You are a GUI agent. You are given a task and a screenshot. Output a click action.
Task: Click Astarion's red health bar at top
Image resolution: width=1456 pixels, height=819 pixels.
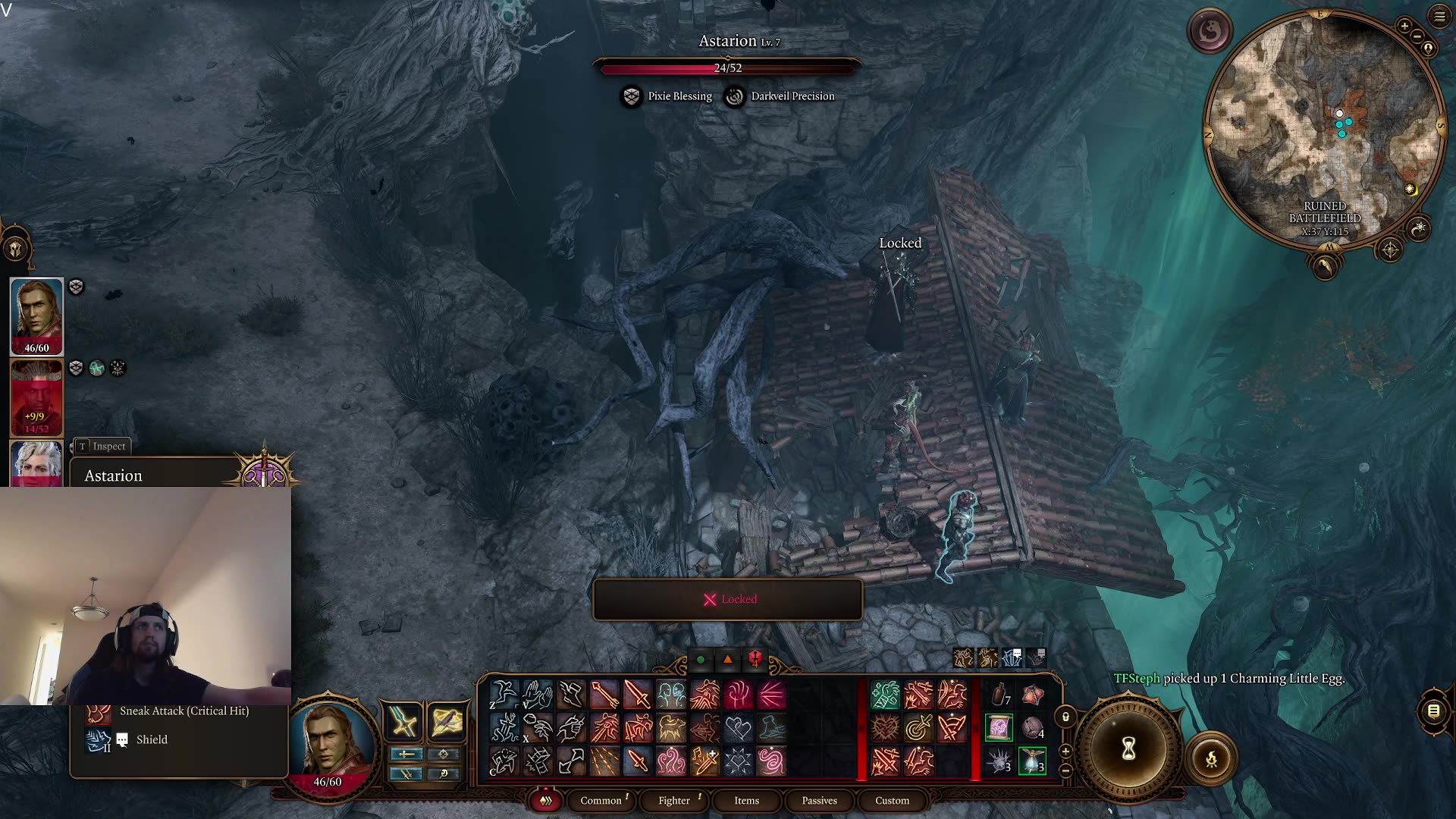pos(728,68)
